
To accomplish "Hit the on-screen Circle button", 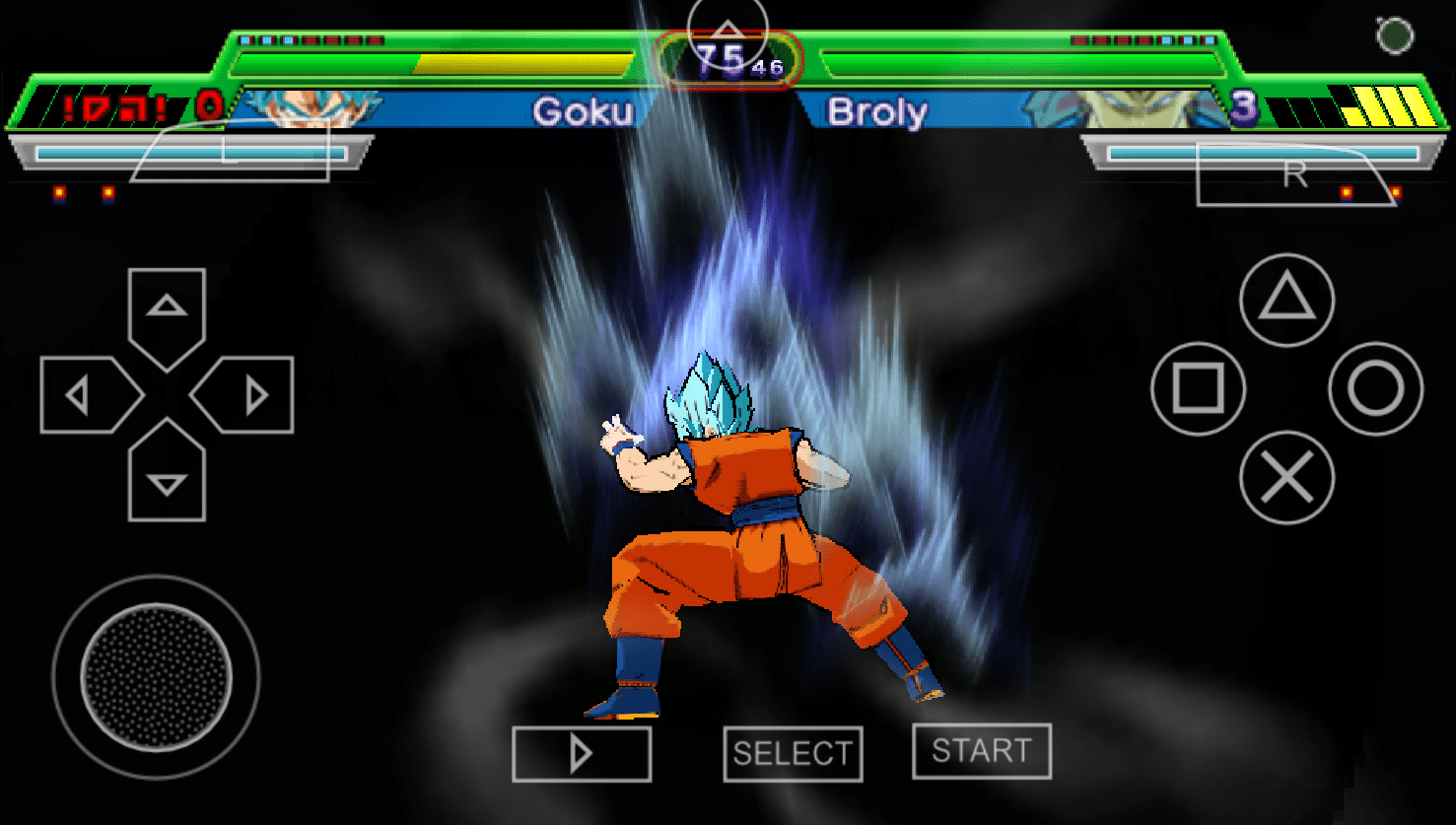I will pyautogui.click(x=1375, y=389).
